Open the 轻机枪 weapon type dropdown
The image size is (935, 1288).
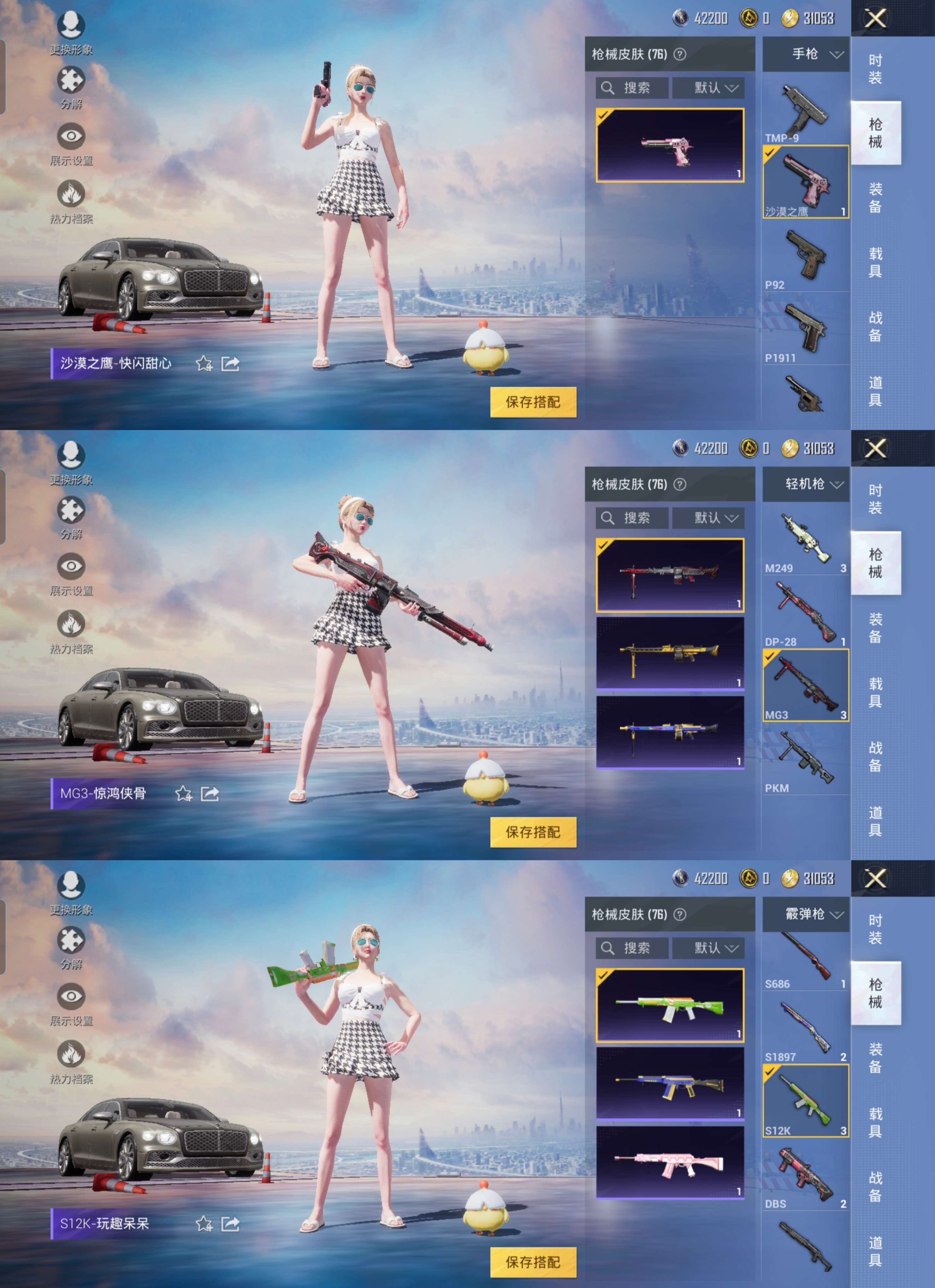[x=806, y=484]
